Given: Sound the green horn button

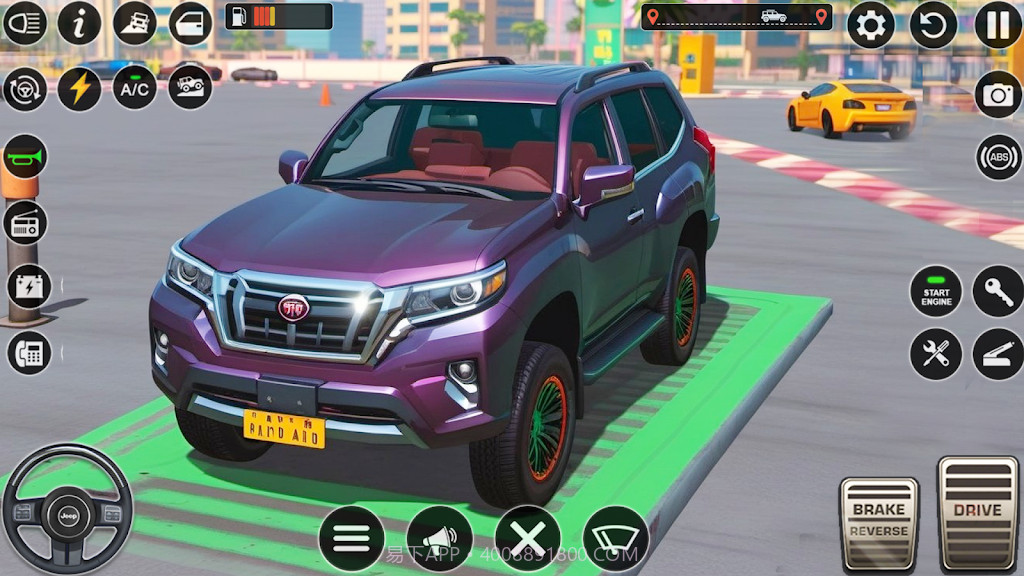Looking at the screenshot, I should tap(25, 157).
